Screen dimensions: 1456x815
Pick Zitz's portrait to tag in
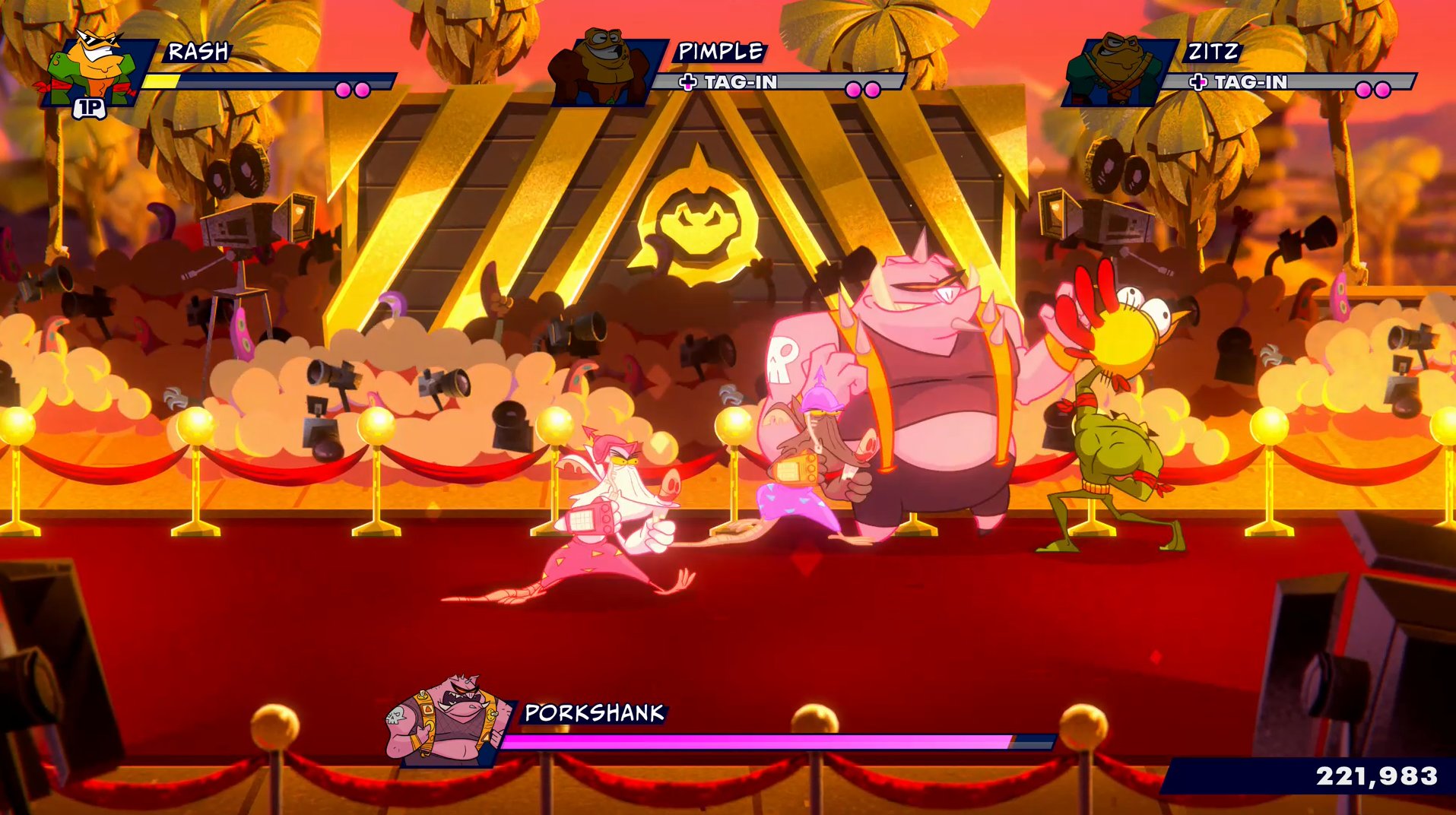[x=1115, y=70]
